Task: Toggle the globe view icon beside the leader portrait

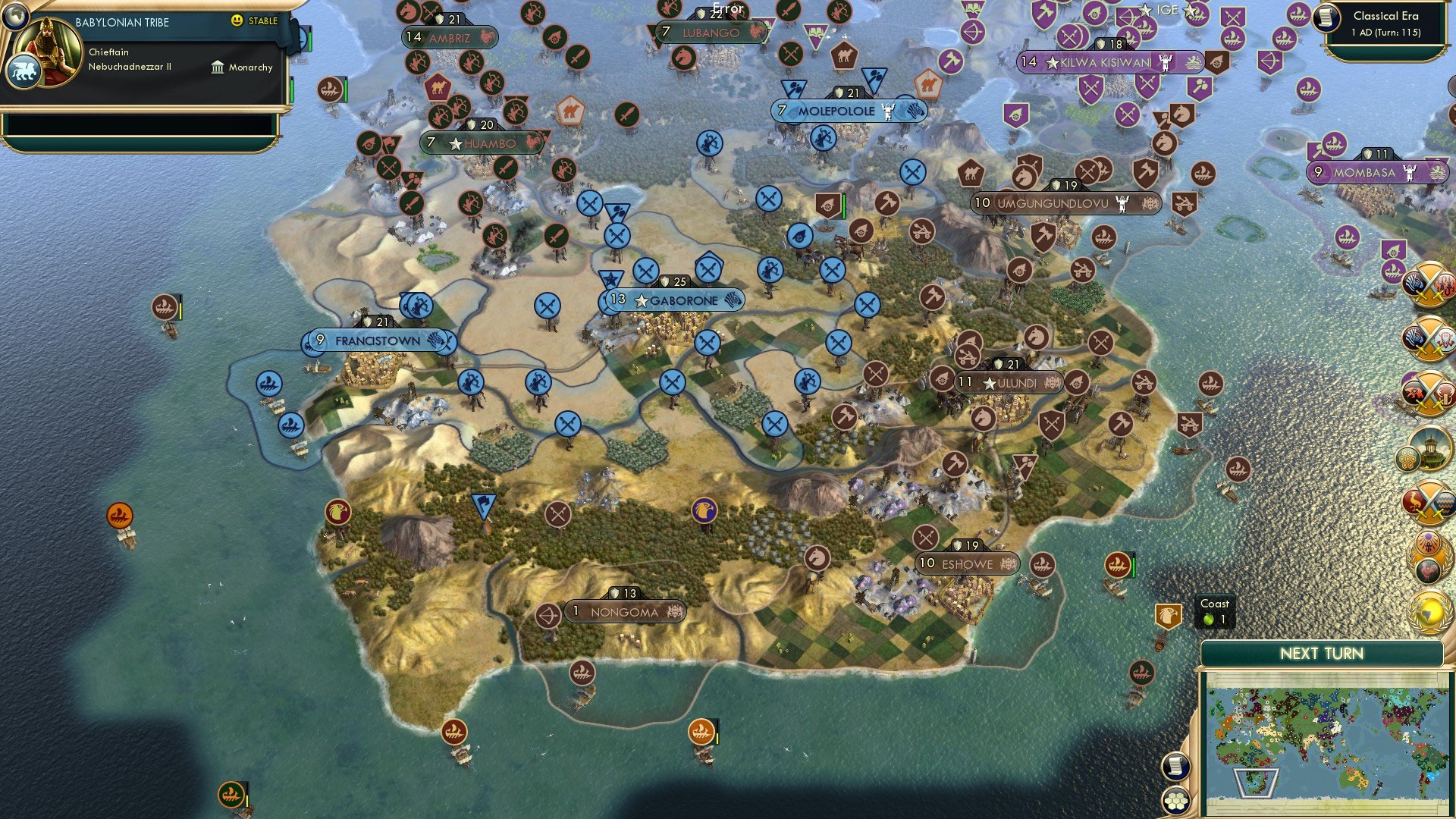Action: (x=16, y=17)
